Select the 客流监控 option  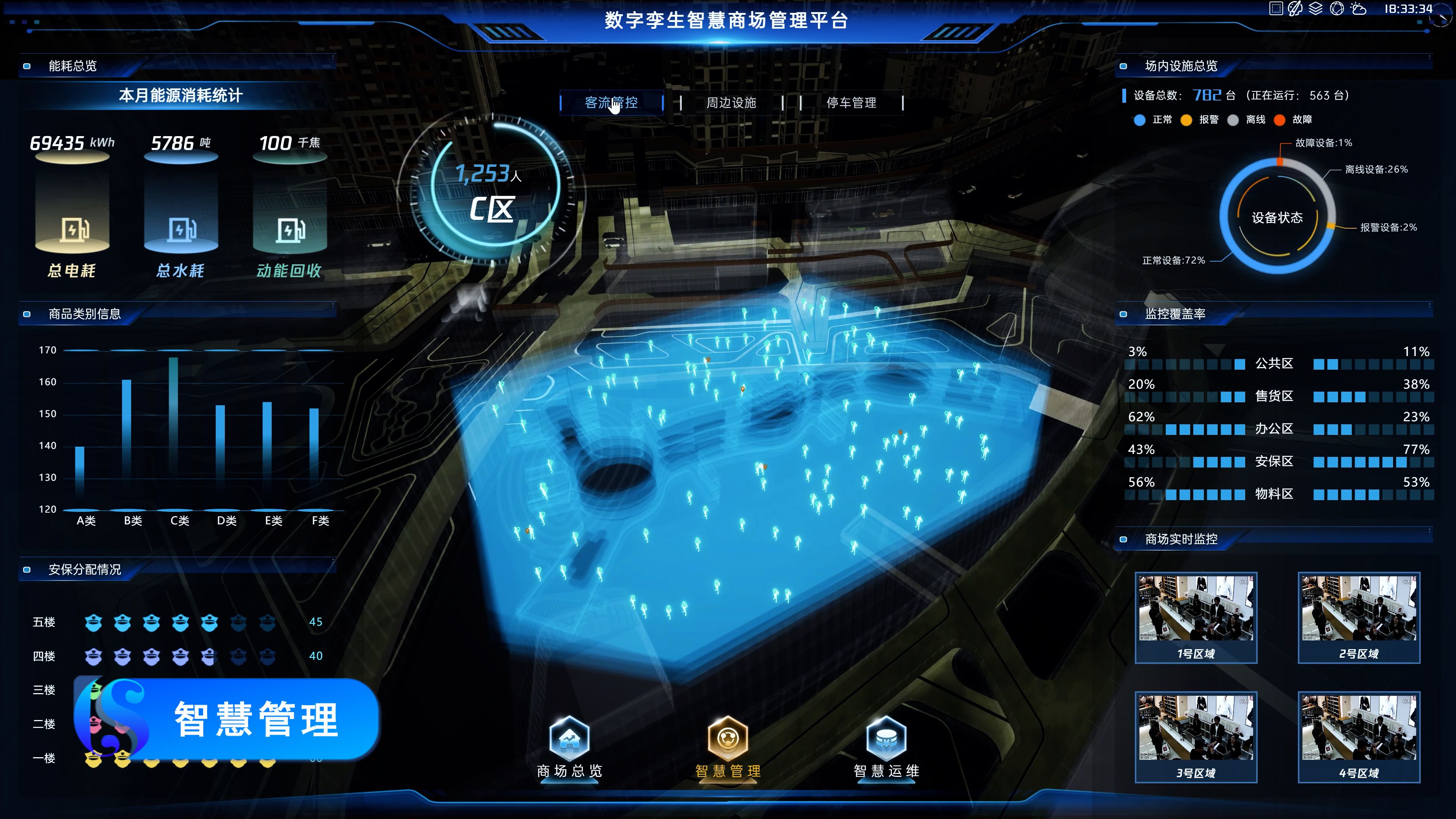(x=610, y=103)
